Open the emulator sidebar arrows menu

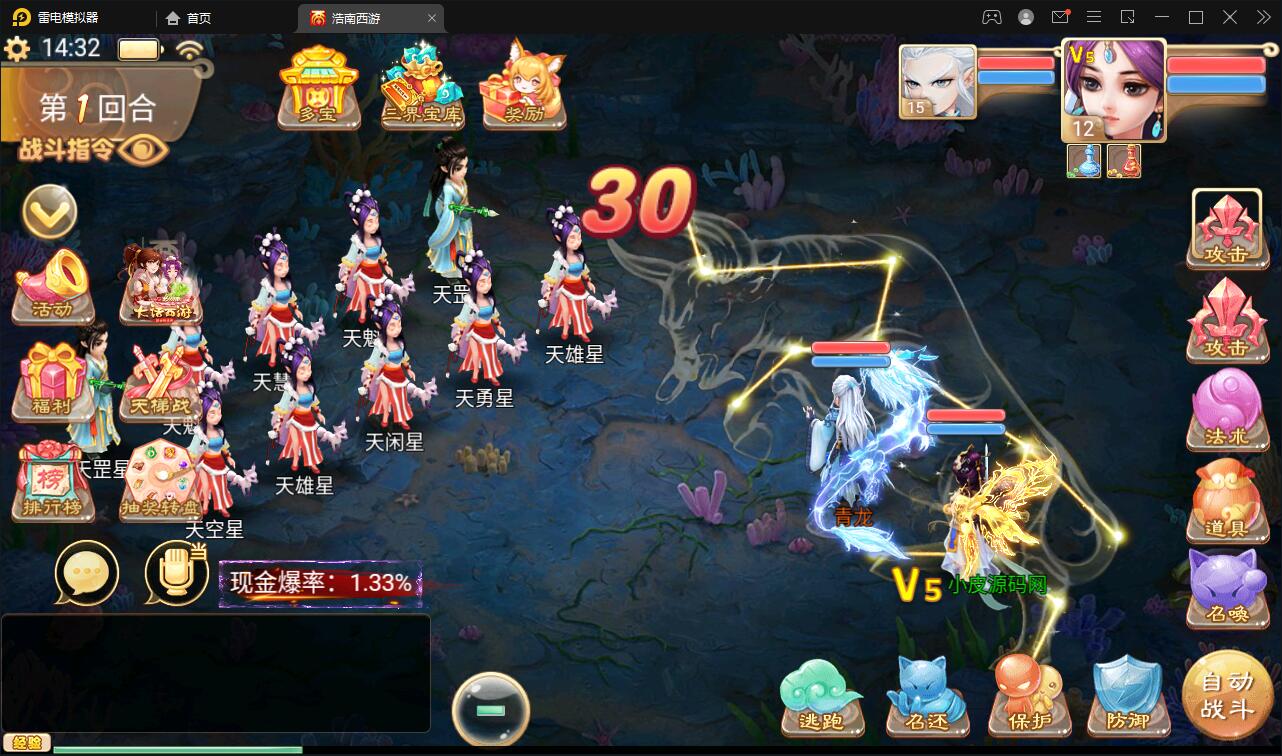click(x=1262, y=17)
